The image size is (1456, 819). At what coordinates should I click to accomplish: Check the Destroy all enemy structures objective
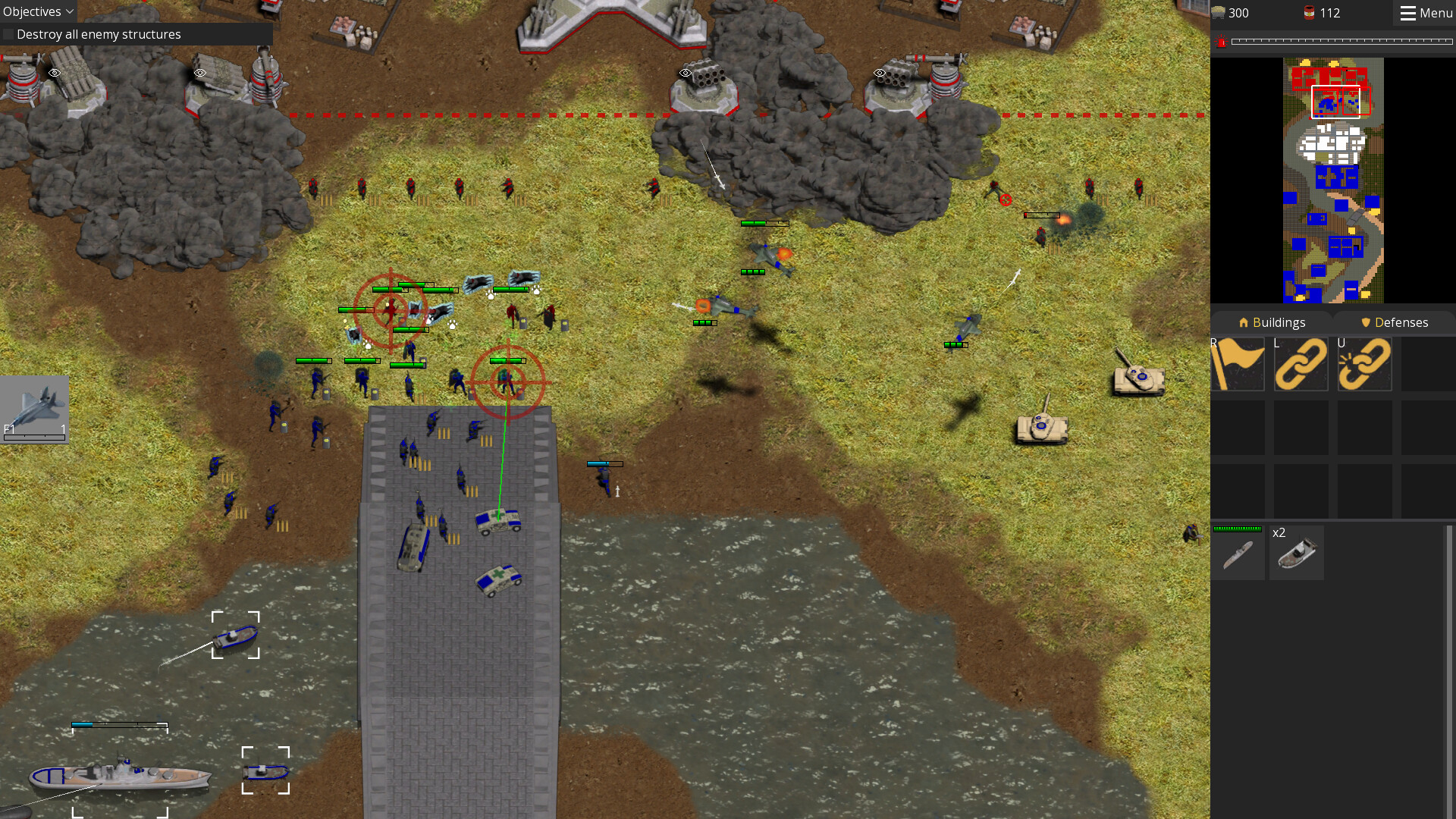tap(8, 34)
